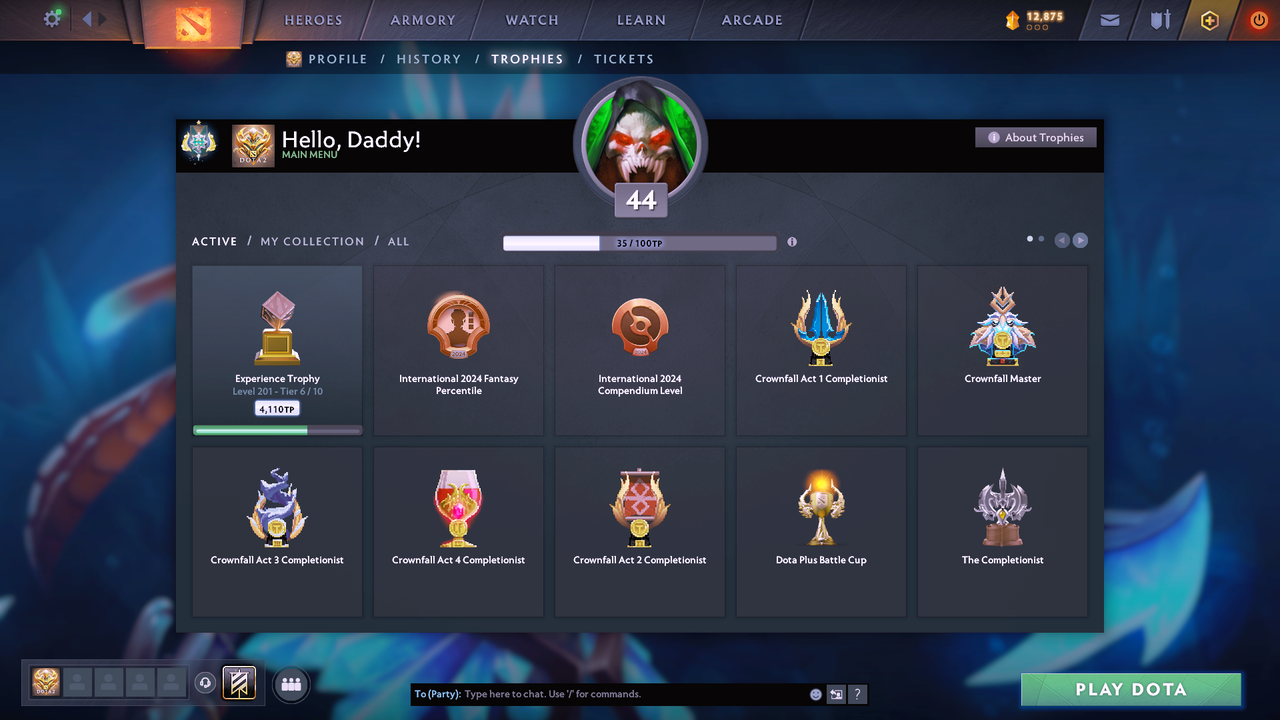Image resolution: width=1280 pixels, height=720 pixels.
Task: Click the Dota Plus hexagon icon
Action: pyautogui.click(x=1209, y=20)
